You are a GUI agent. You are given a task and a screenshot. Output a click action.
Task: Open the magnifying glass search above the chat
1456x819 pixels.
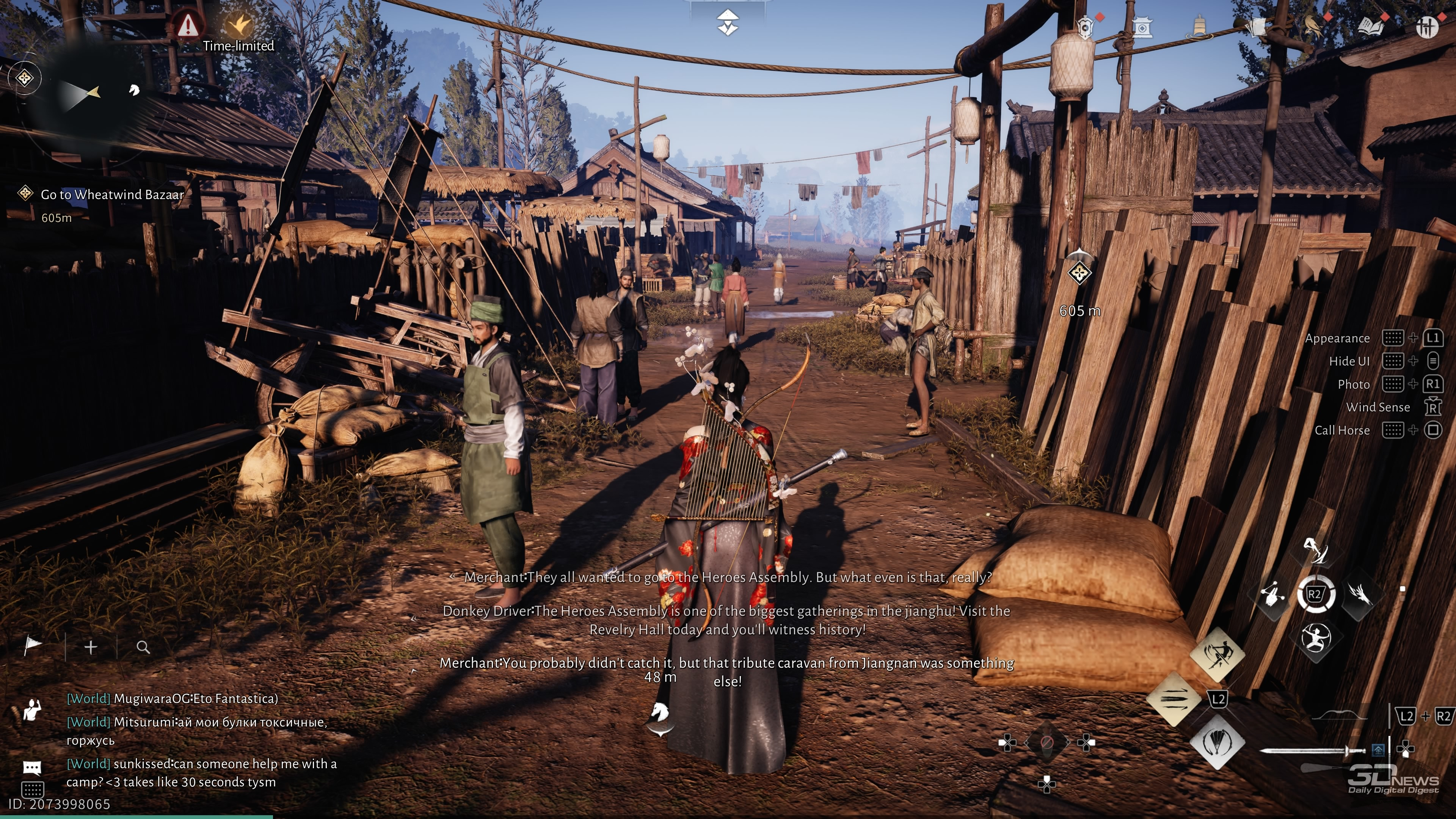pyautogui.click(x=143, y=647)
